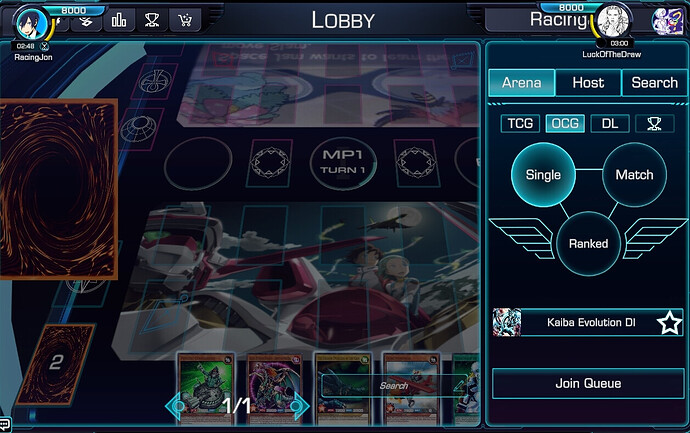Image resolution: width=690 pixels, height=433 pixels.
Task: Select the Match mode circle
Action: click(634, 174)
